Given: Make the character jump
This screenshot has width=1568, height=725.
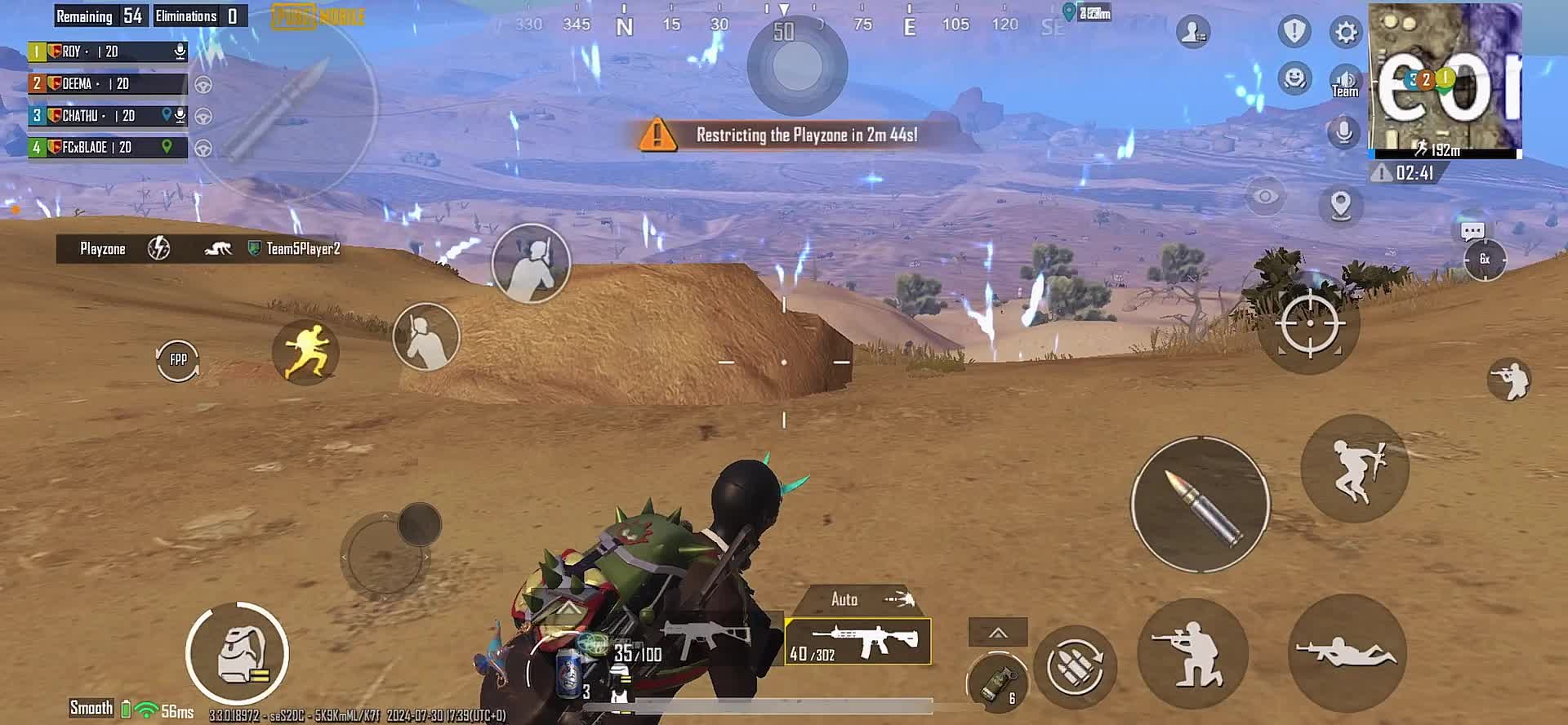Looking at the screenshot, I should tap(1355, 469).
